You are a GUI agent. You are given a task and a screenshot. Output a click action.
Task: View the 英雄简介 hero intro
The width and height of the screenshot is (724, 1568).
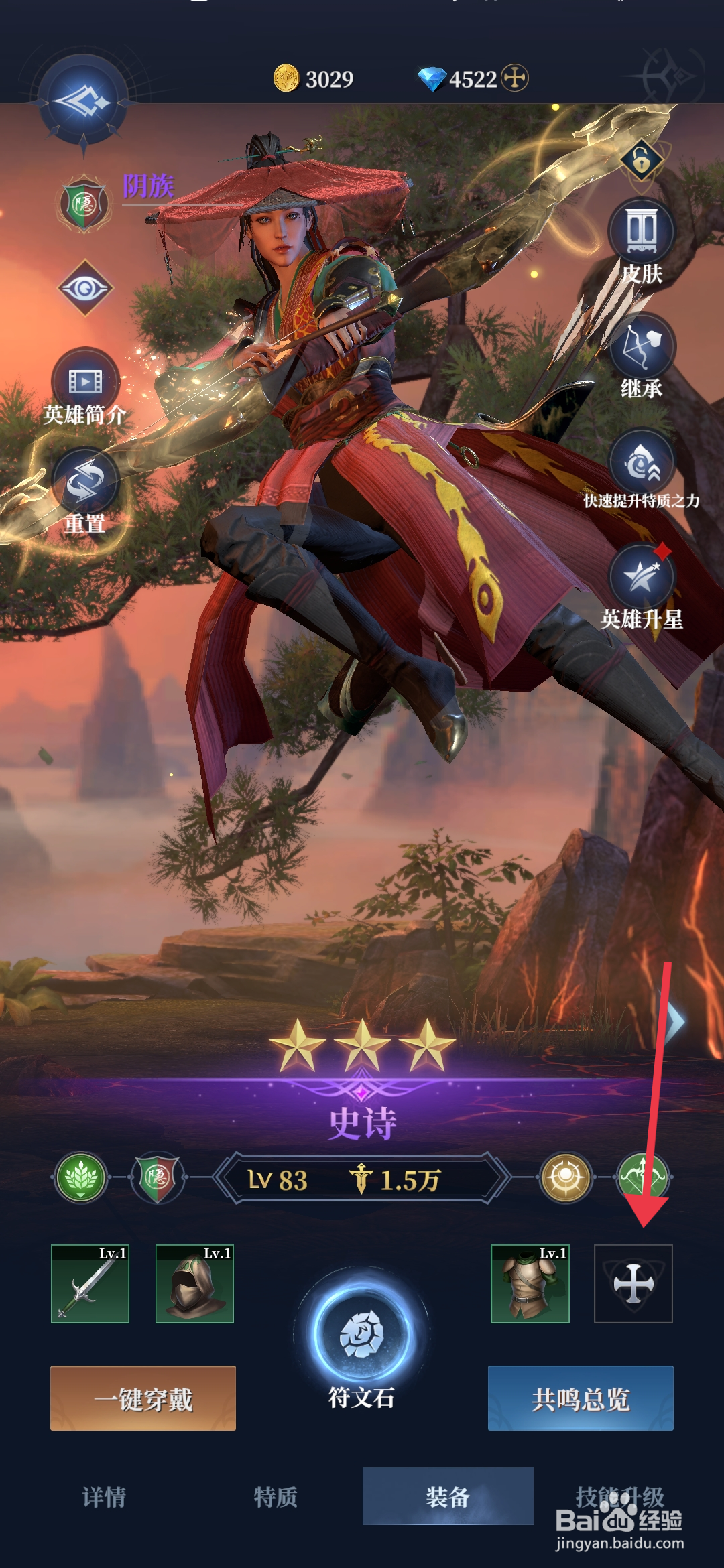tap(85, 382)
